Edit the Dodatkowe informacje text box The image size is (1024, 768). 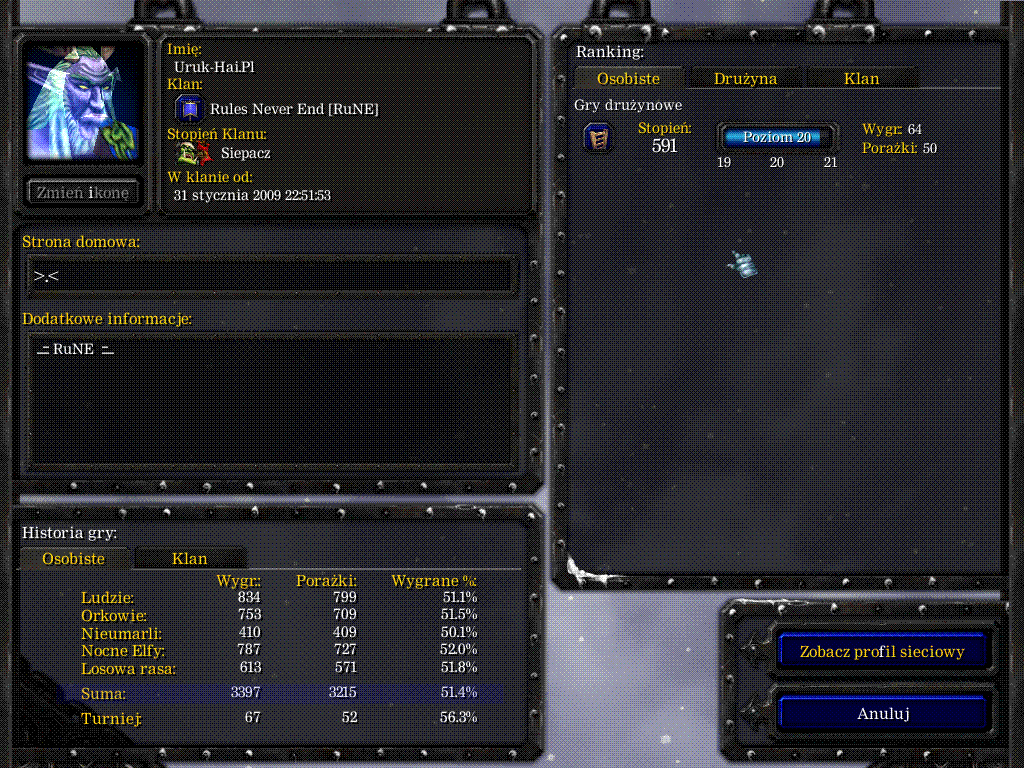coord(271,399)
